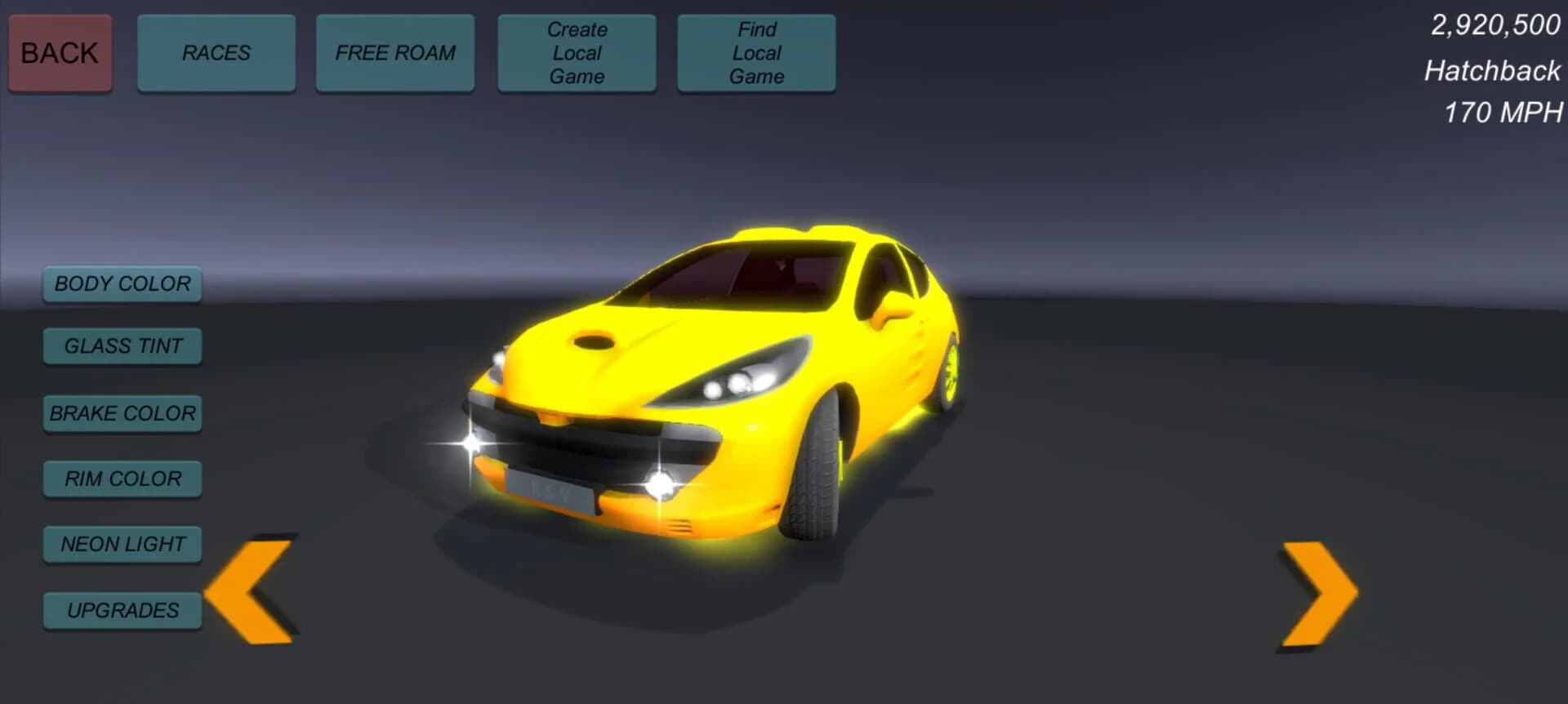Enter FREE ROAM mode

click(394, 52)
